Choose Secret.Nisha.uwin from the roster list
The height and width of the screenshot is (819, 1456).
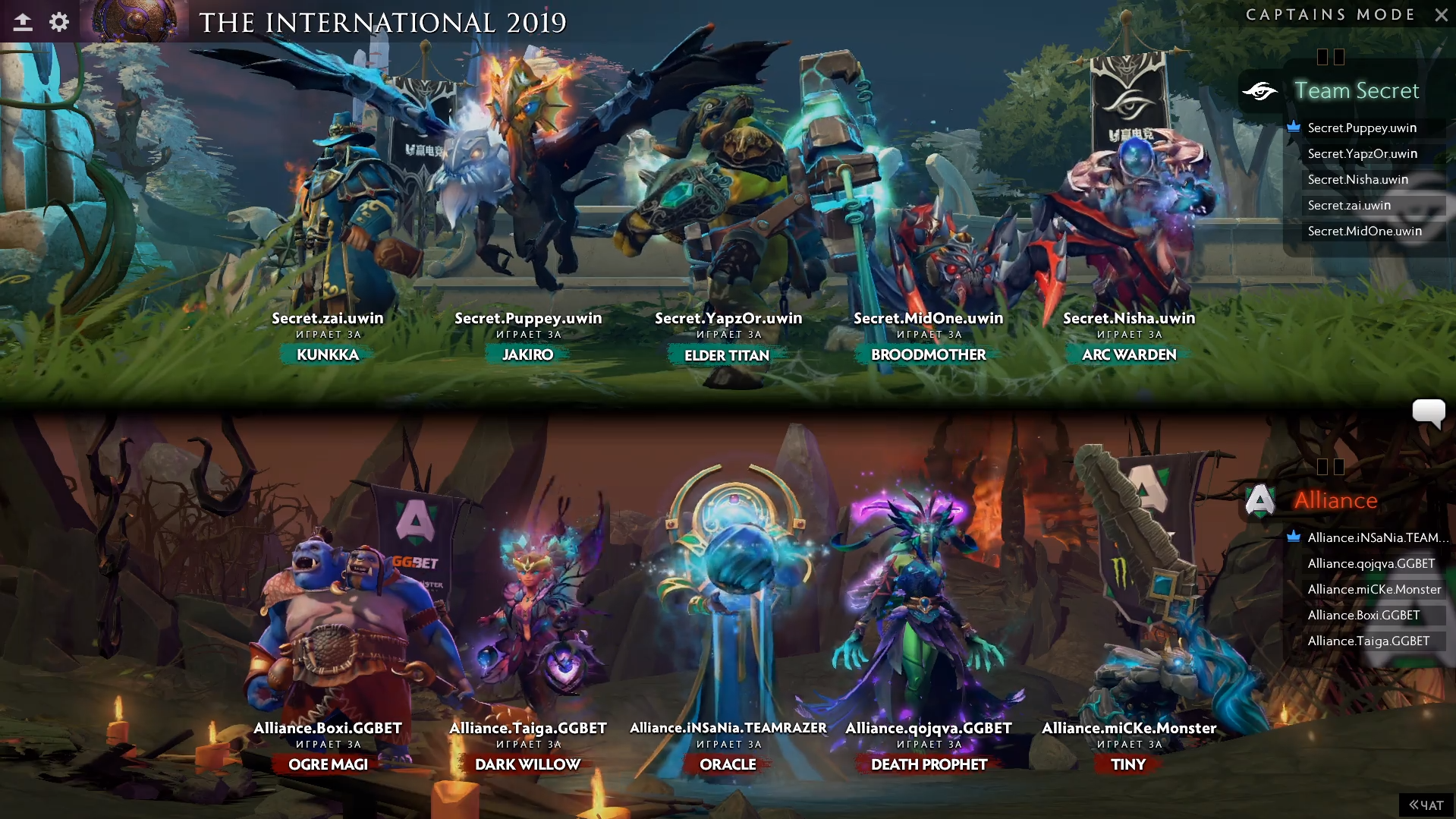[x=1357, y=179]
